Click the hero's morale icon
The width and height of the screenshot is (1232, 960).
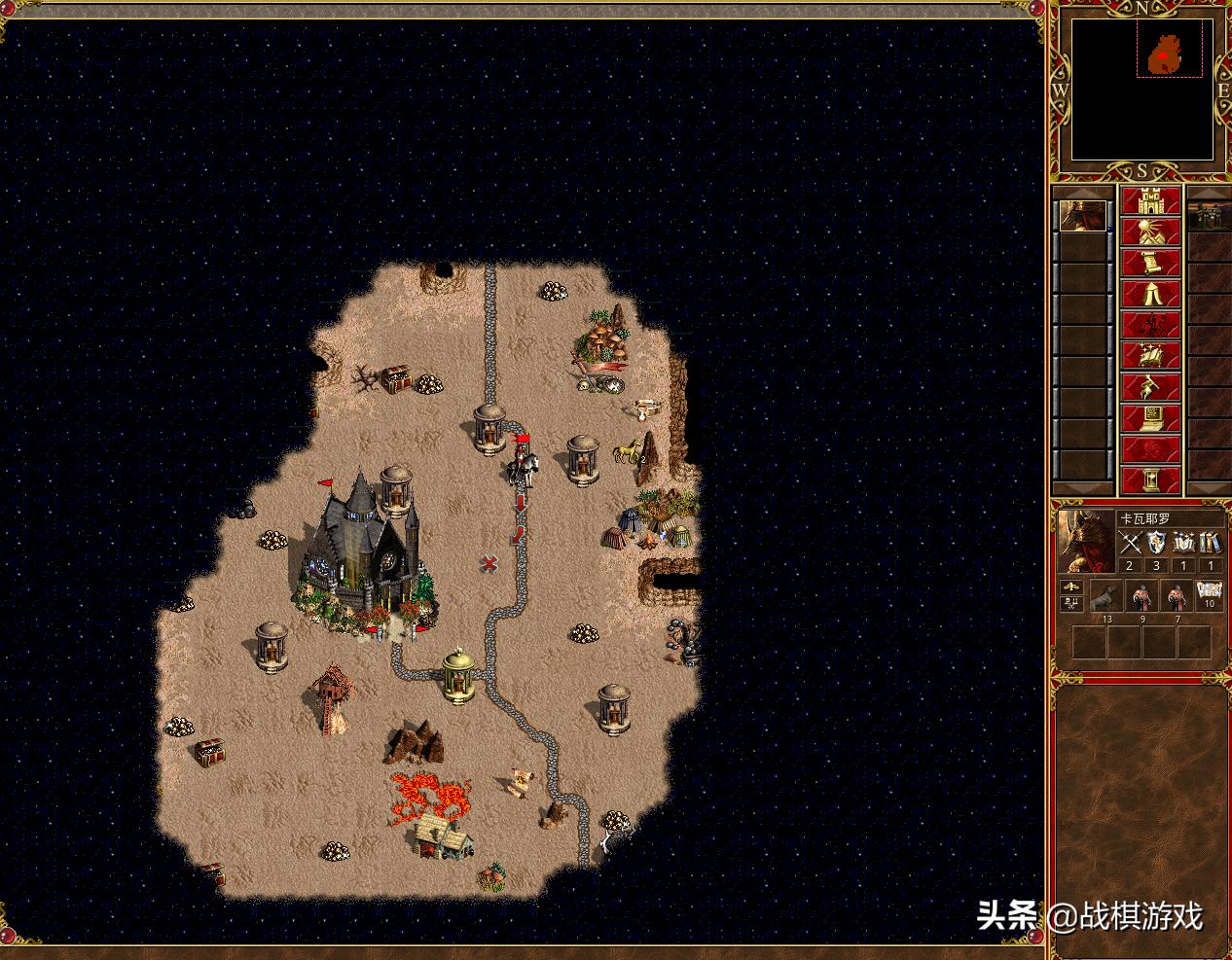pos(1072,587)
